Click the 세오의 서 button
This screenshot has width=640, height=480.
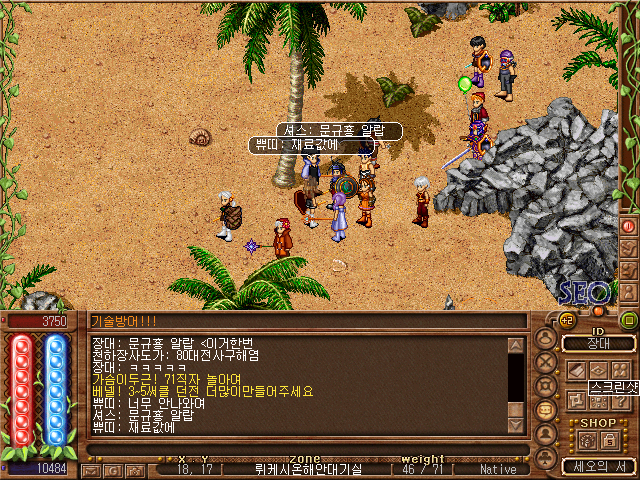pyautogui.click(x=598, y=466)
